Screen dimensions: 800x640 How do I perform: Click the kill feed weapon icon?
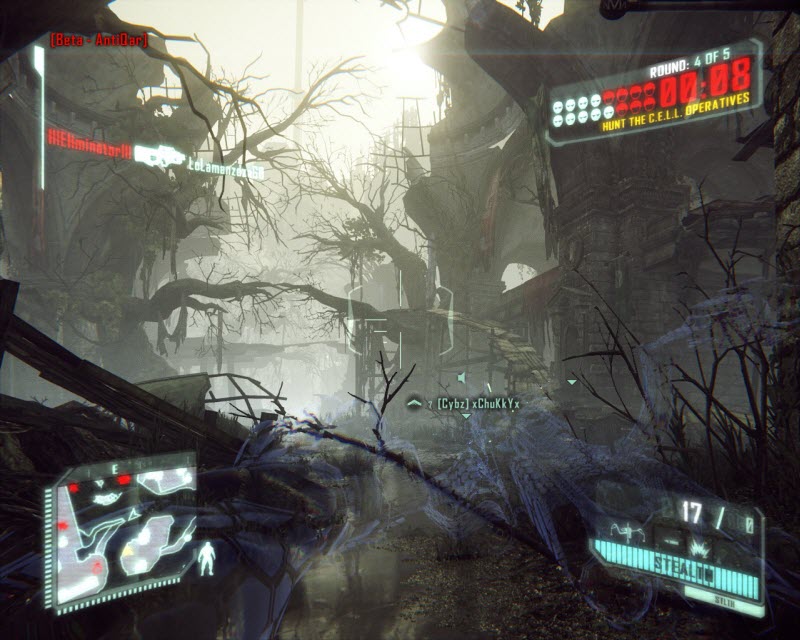point(160,155)
